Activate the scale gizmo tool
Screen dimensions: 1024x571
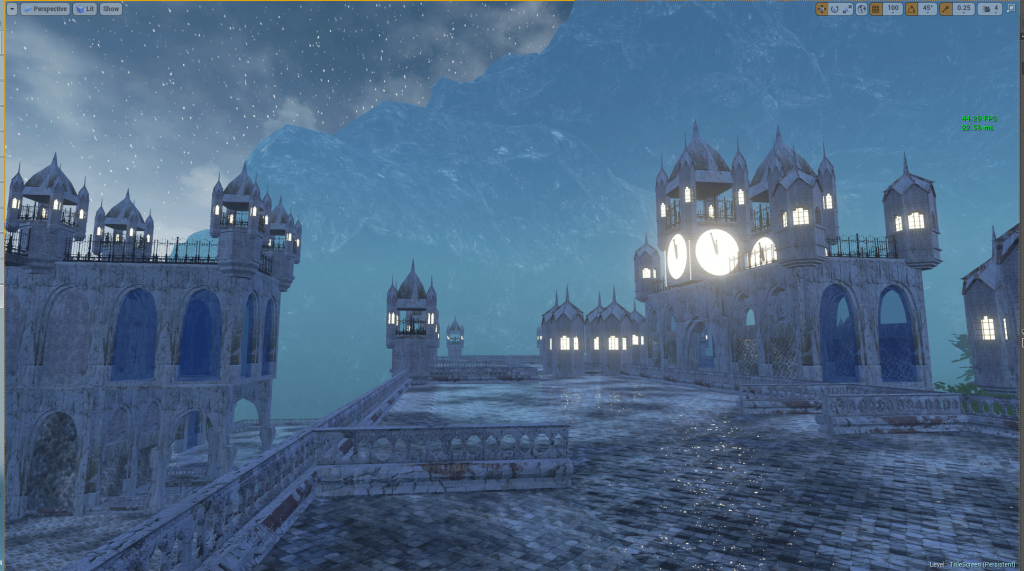tap(848, 9)
